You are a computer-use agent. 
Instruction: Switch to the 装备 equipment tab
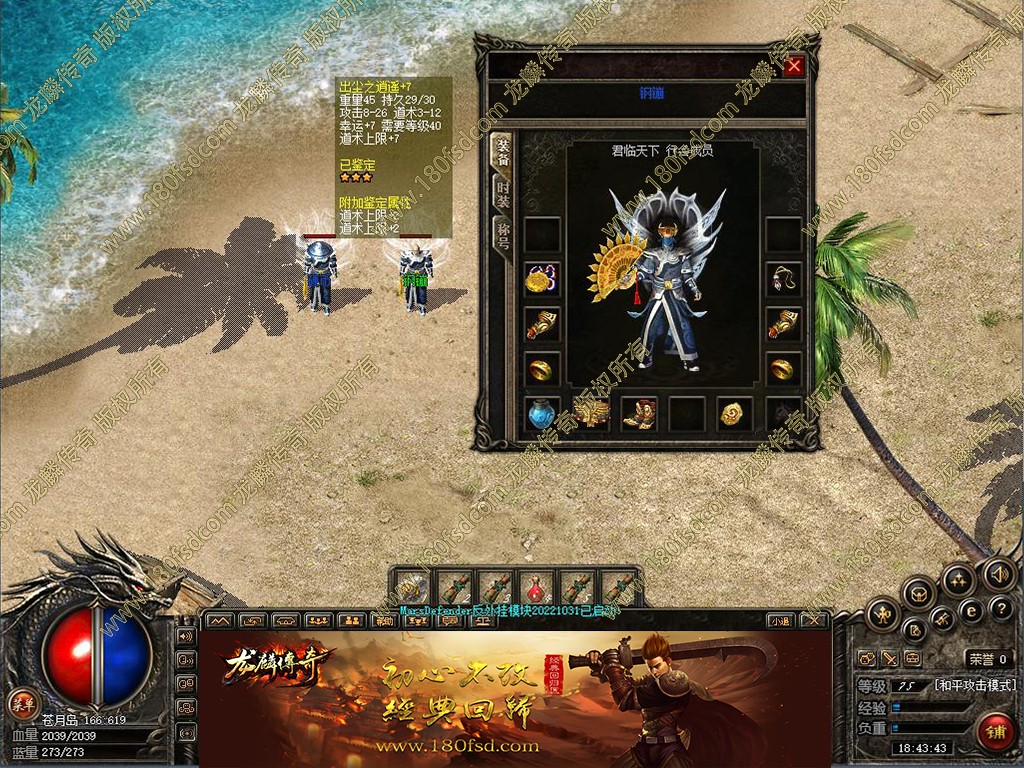click(503, 152)
